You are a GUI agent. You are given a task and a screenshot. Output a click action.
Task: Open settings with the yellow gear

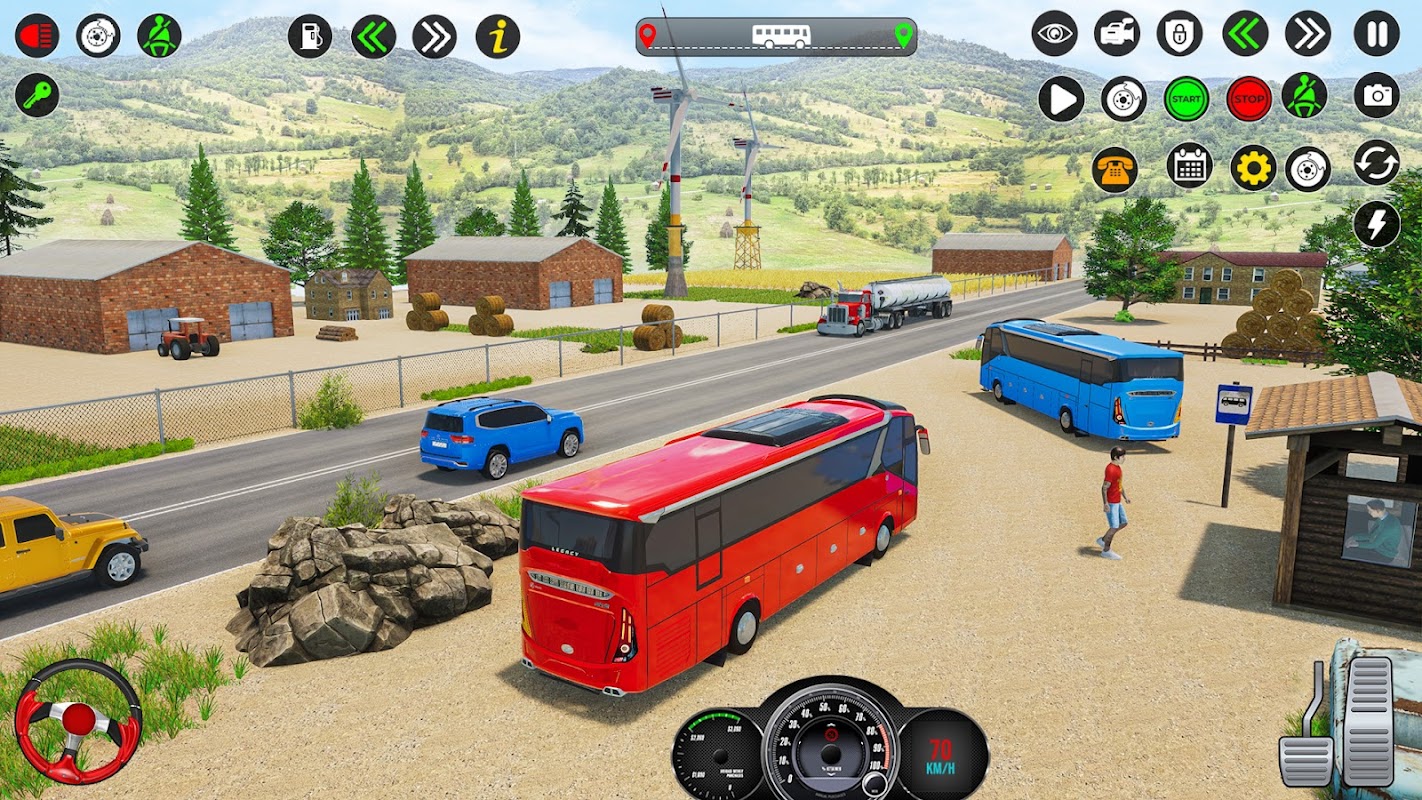click(1252, 168)
